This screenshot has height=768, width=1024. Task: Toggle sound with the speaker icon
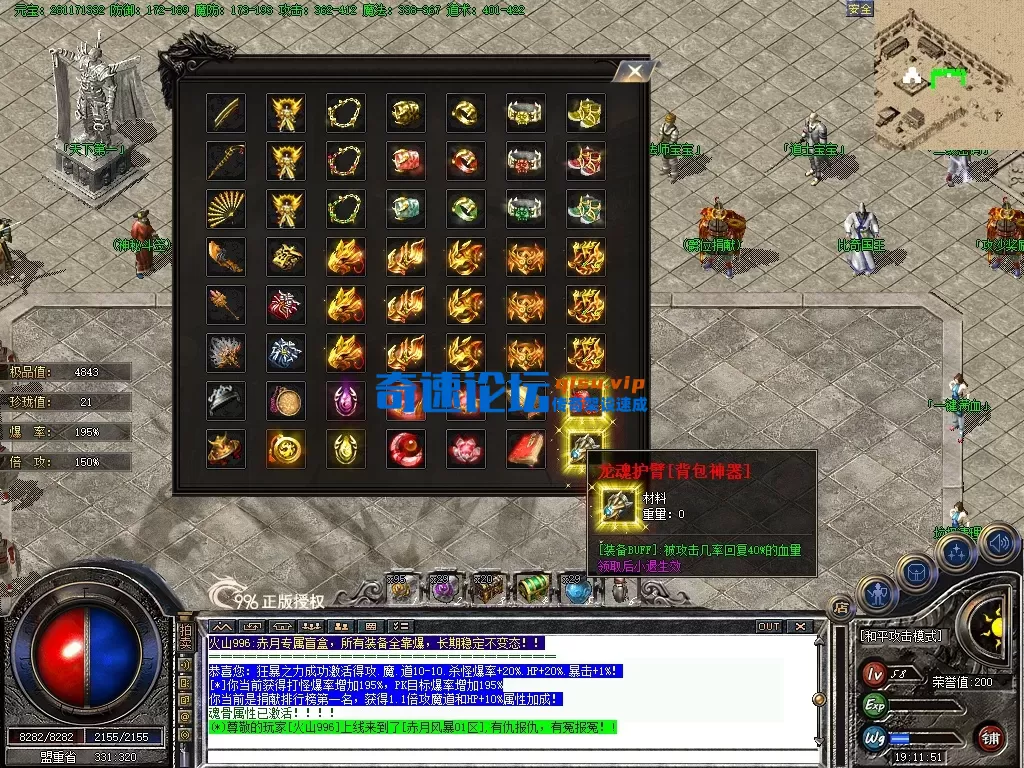click(997, 543)
